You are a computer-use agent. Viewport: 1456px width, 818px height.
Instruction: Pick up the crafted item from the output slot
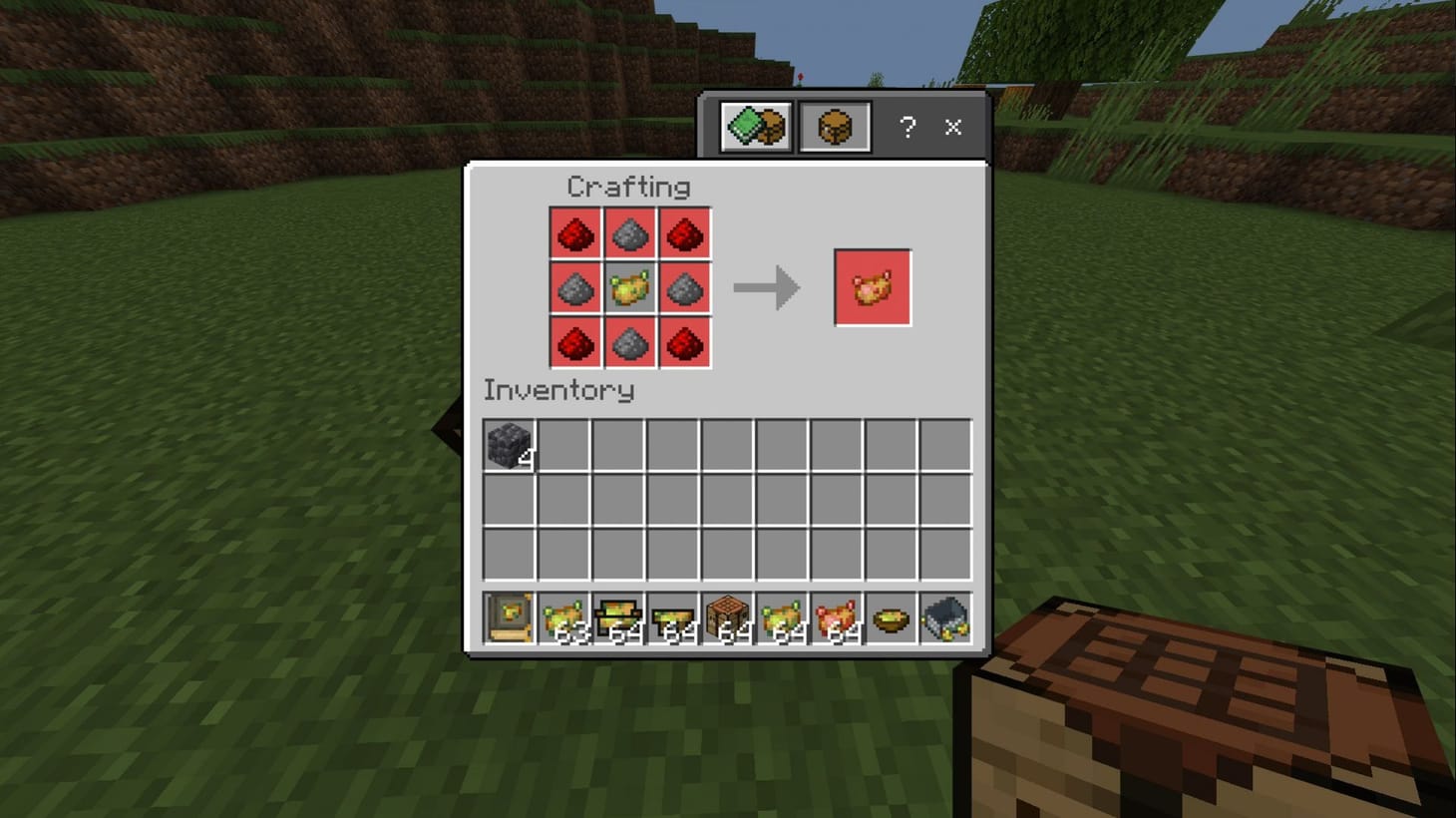point(873,289)
